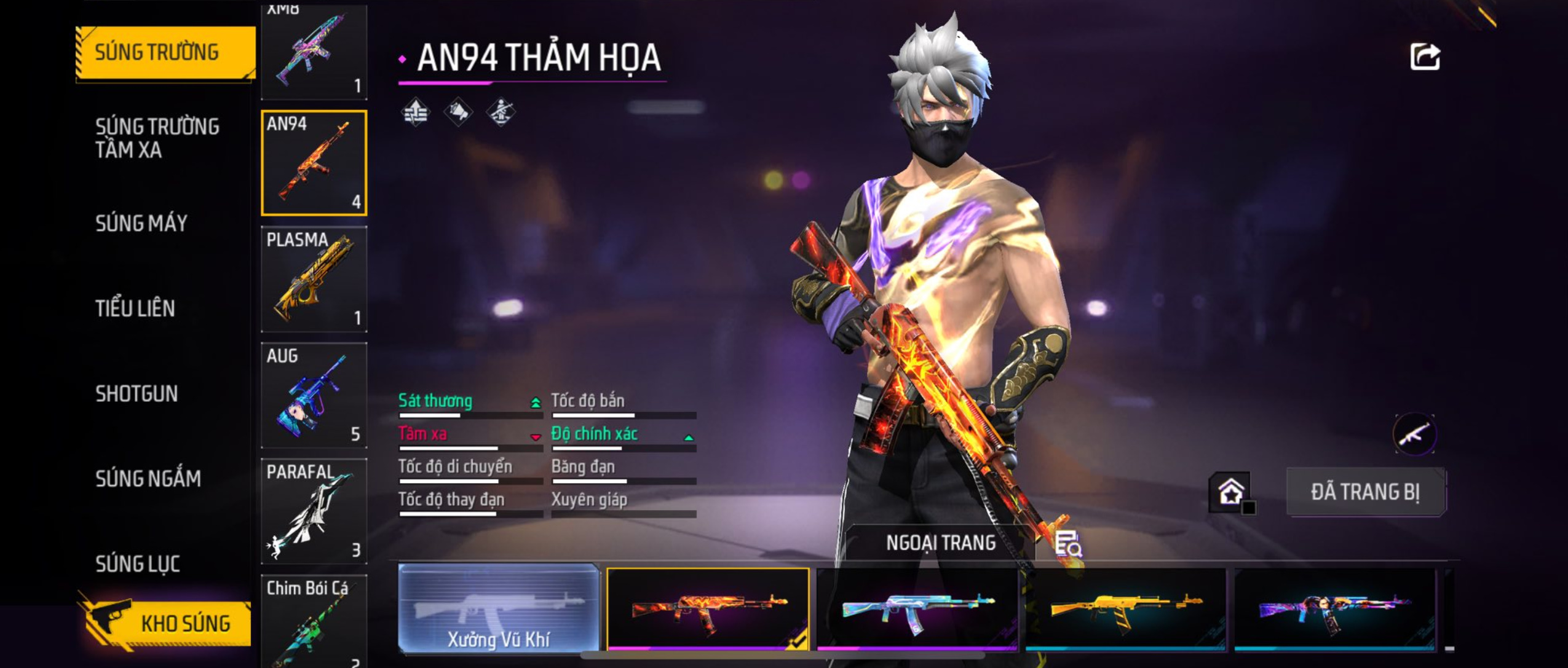Screen dimensions: 1568x668
Task: Choose the Tiểu Liên category
Action: tap(135, 308)
